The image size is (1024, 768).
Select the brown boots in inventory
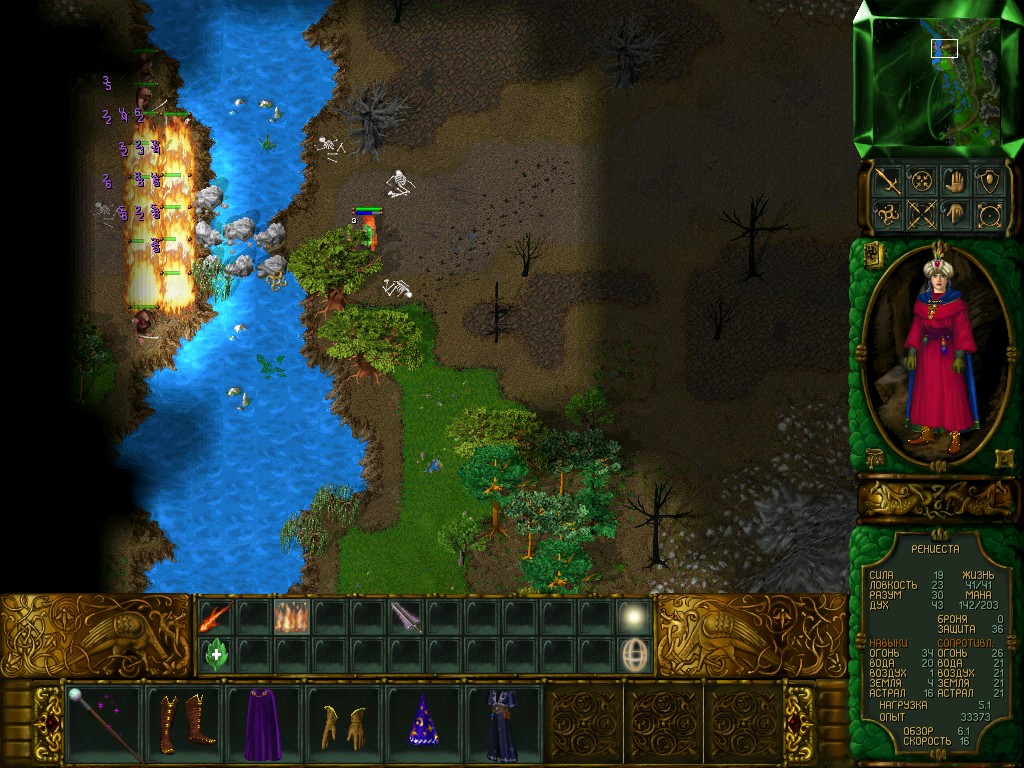[x=184, y=723]
